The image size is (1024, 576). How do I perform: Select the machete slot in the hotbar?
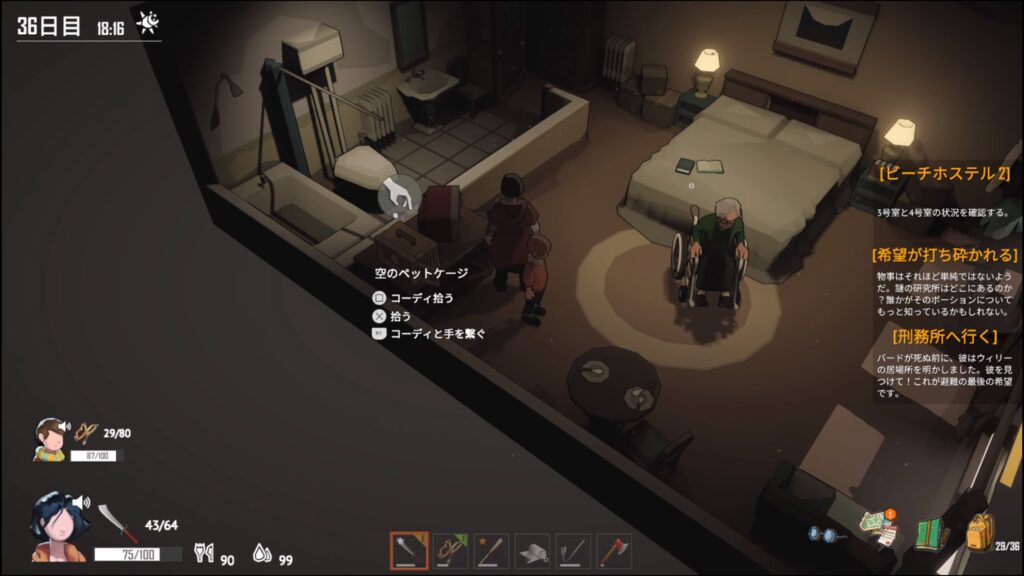(409, 551)
